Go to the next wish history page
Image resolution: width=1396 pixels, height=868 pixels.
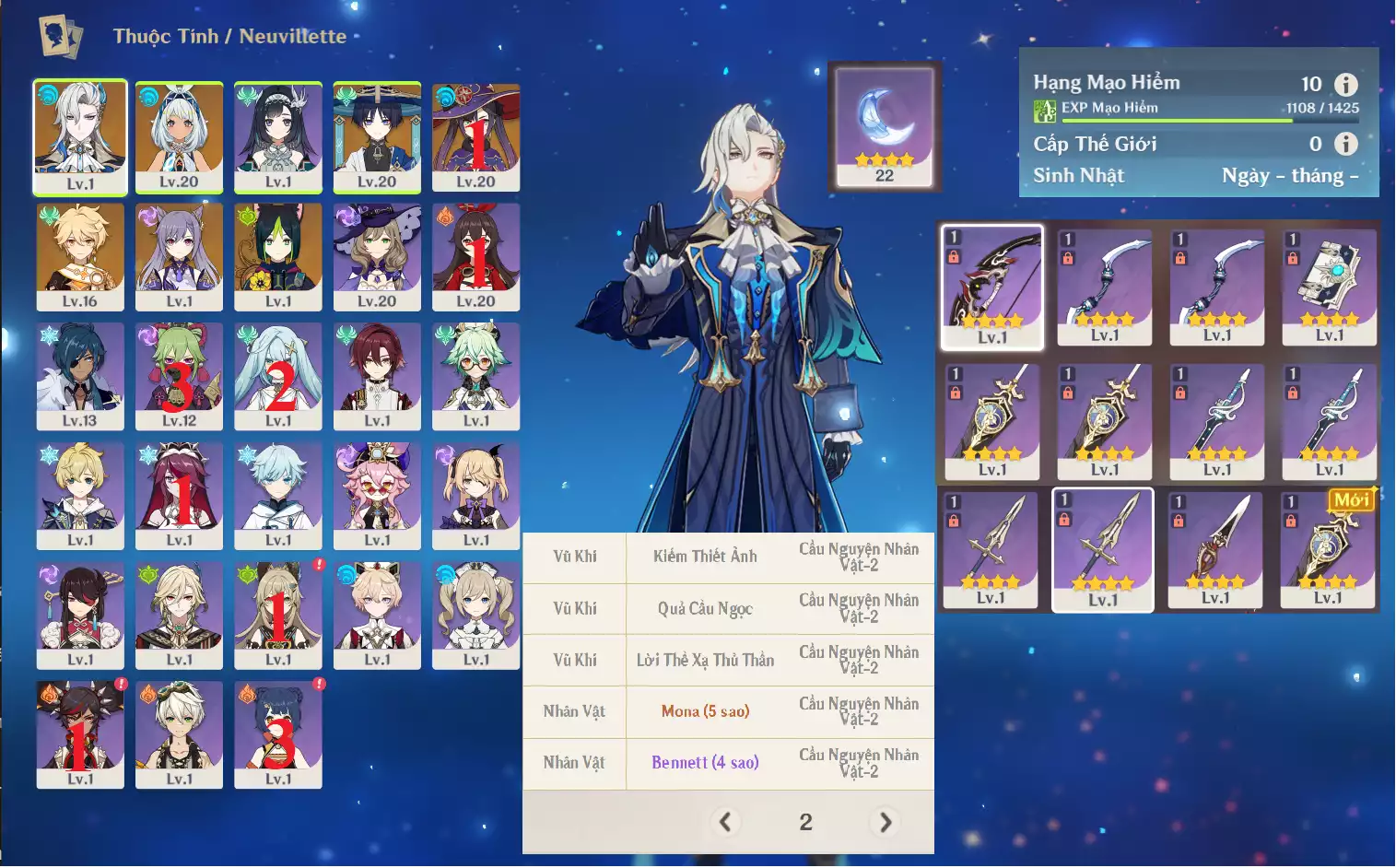click(886, 822)
